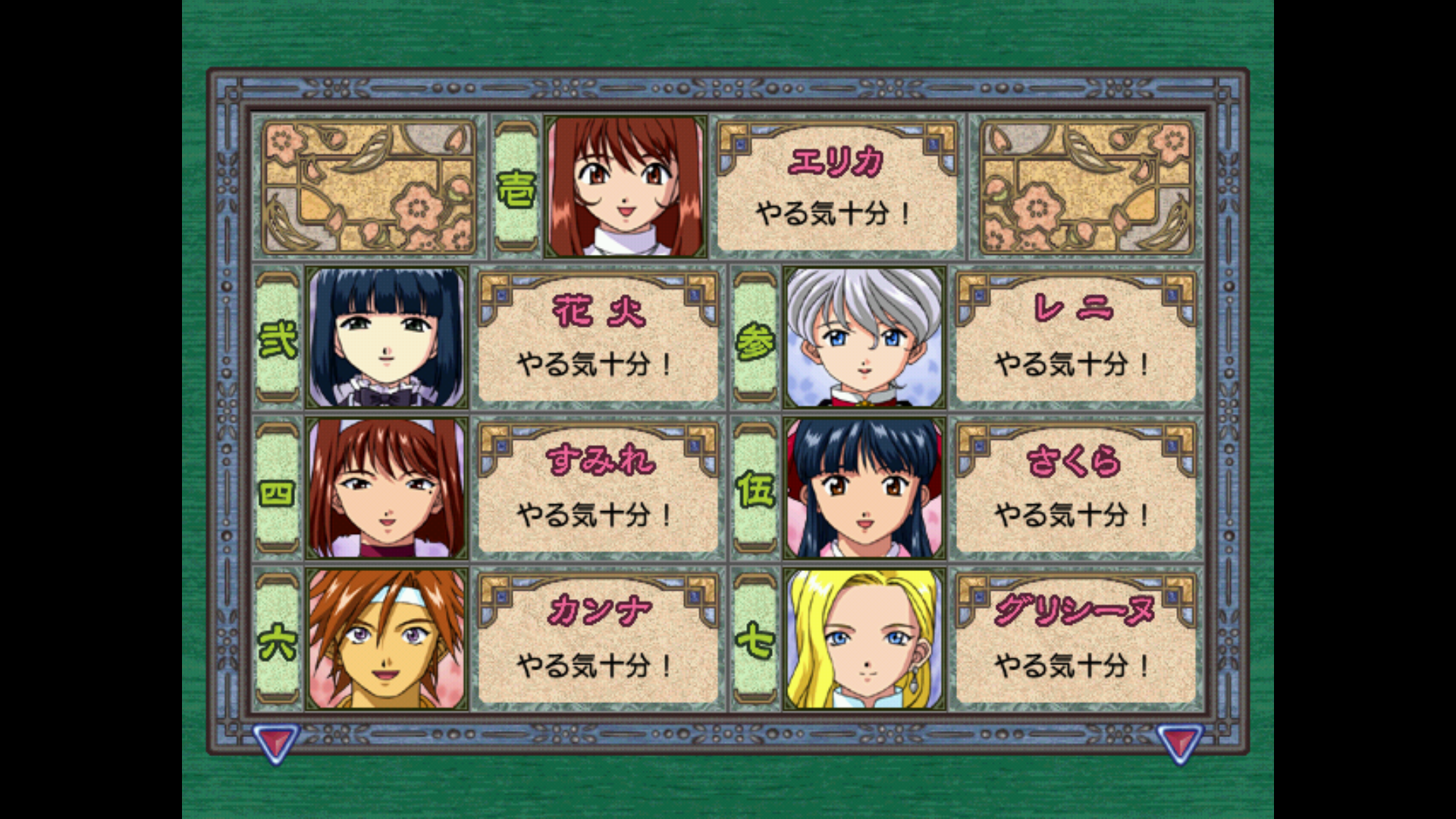Click the bottom-left red triangle arrow
Screen dimensions: 1456x819
(275, 741)
